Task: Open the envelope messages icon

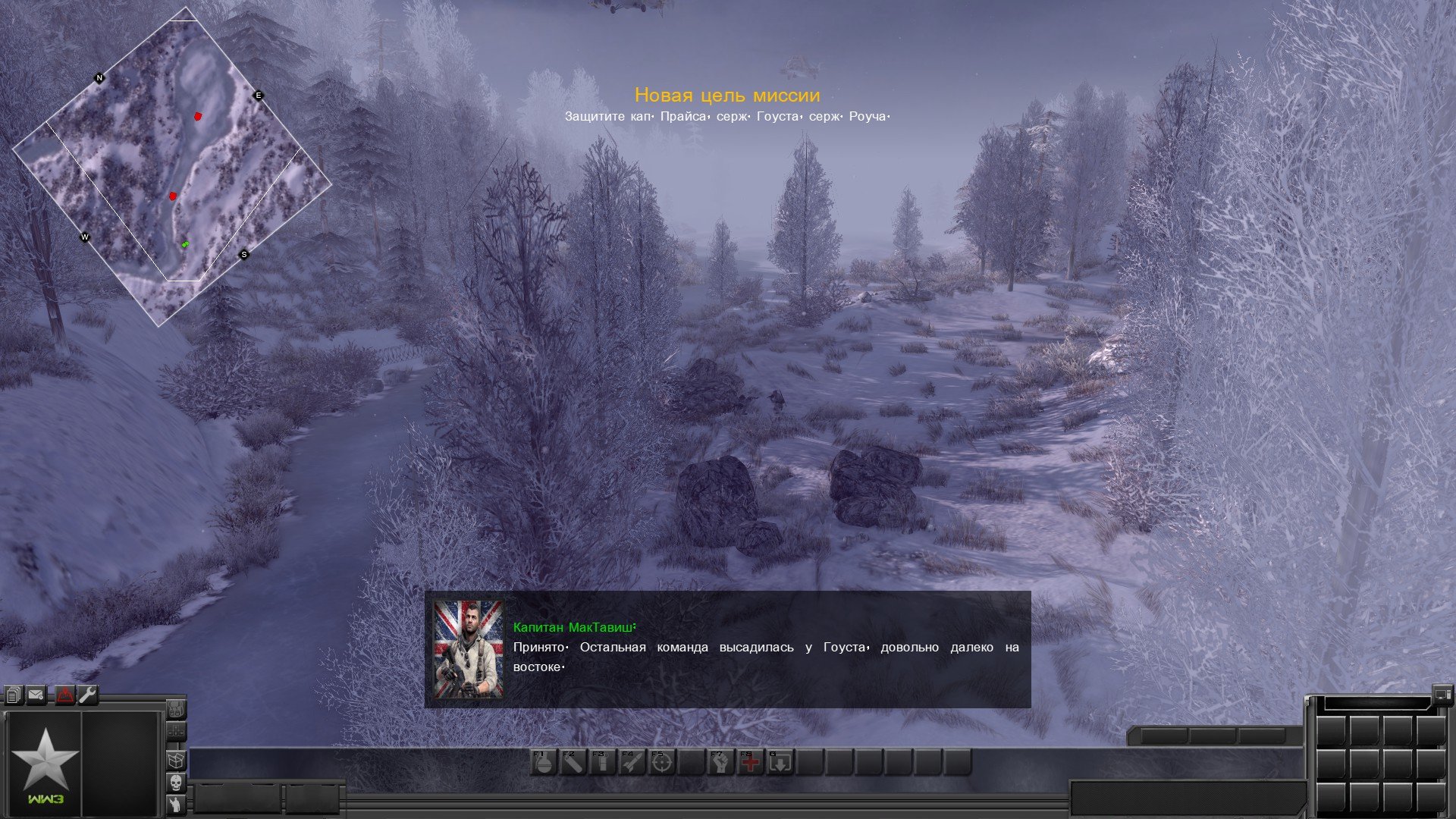Action: coord(36,695)
